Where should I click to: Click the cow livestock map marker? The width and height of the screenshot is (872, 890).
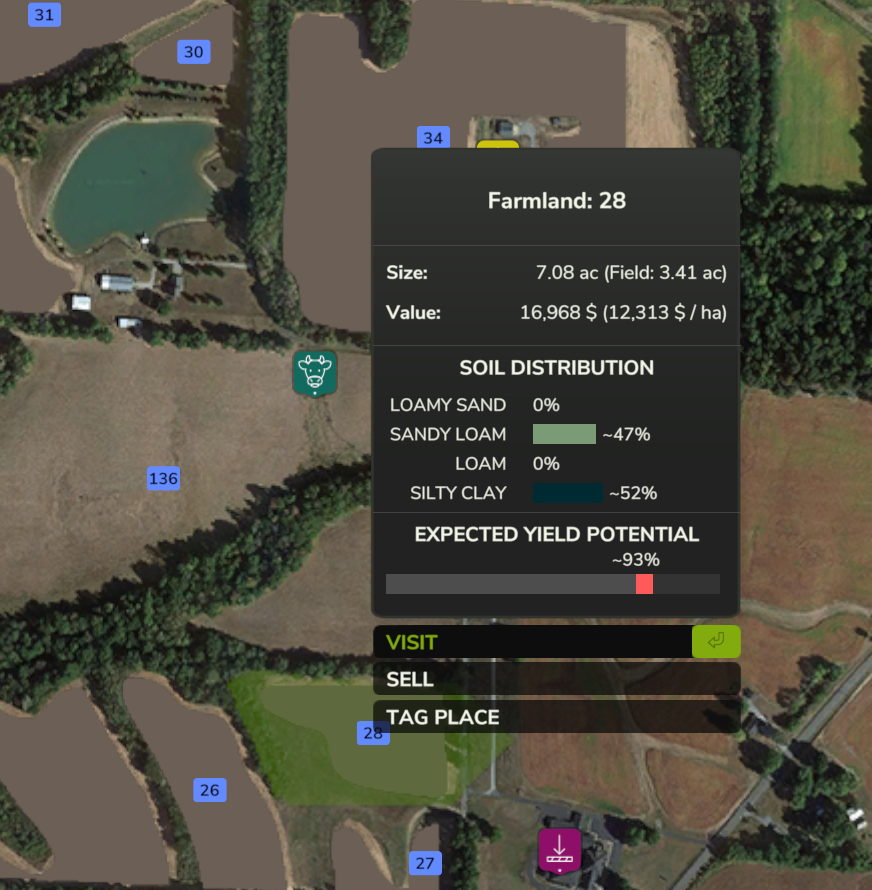[x=315, y=372]
